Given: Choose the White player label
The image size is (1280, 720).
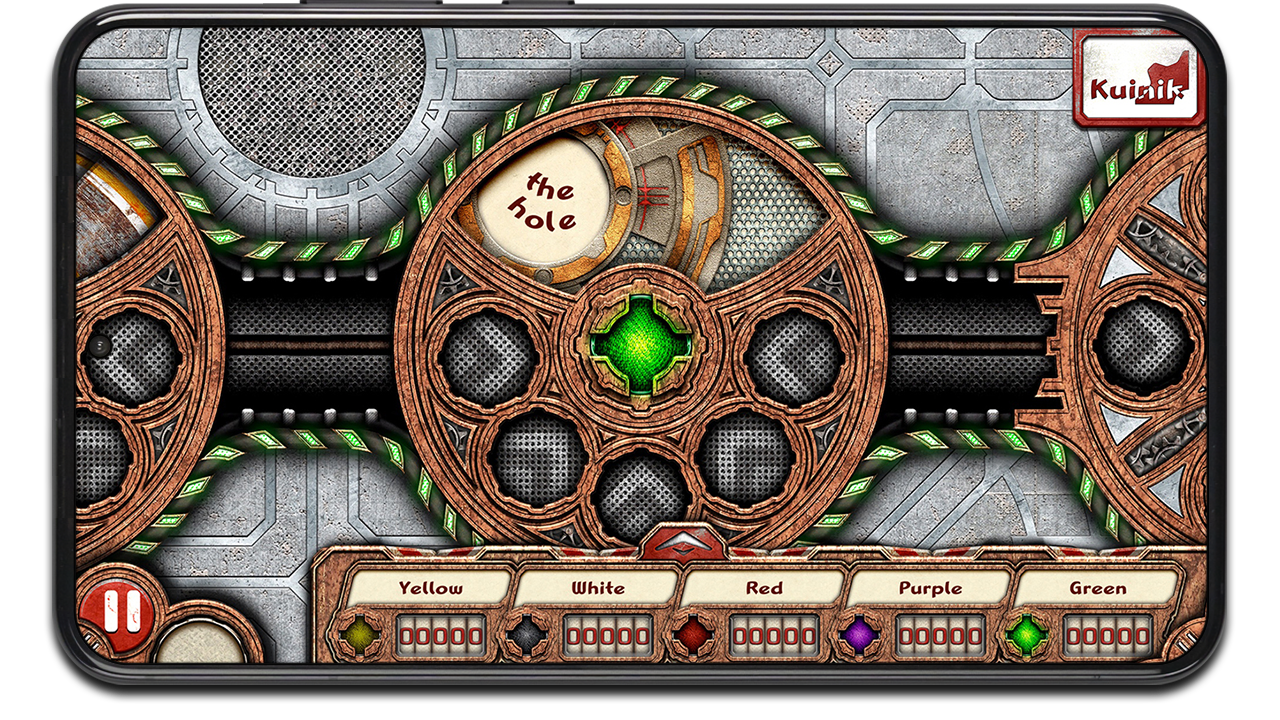Looking at the screenshot, I should [598, 588].
